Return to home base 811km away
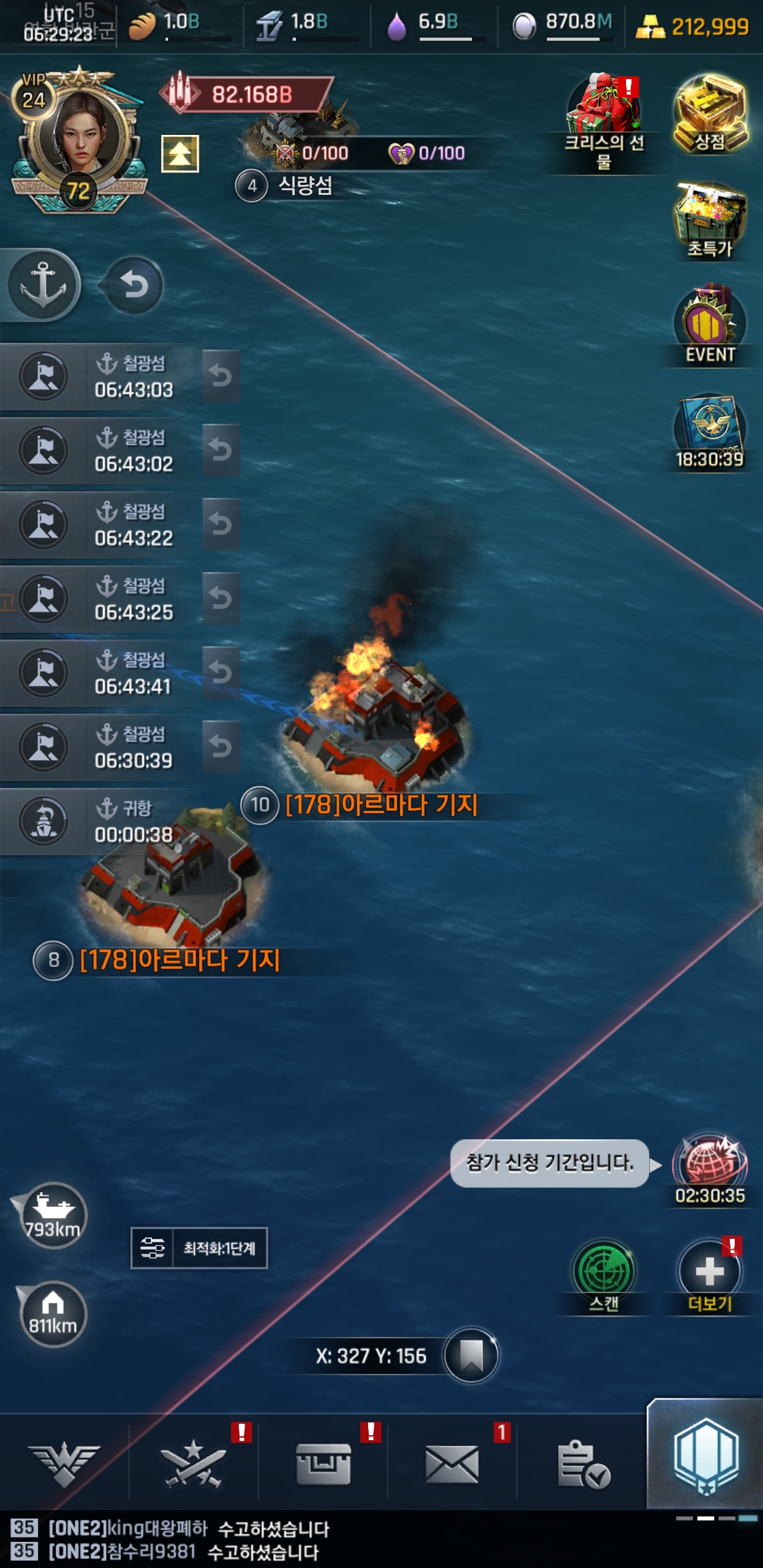This screenshot has height=1568, width=763. coord(52,1314)
